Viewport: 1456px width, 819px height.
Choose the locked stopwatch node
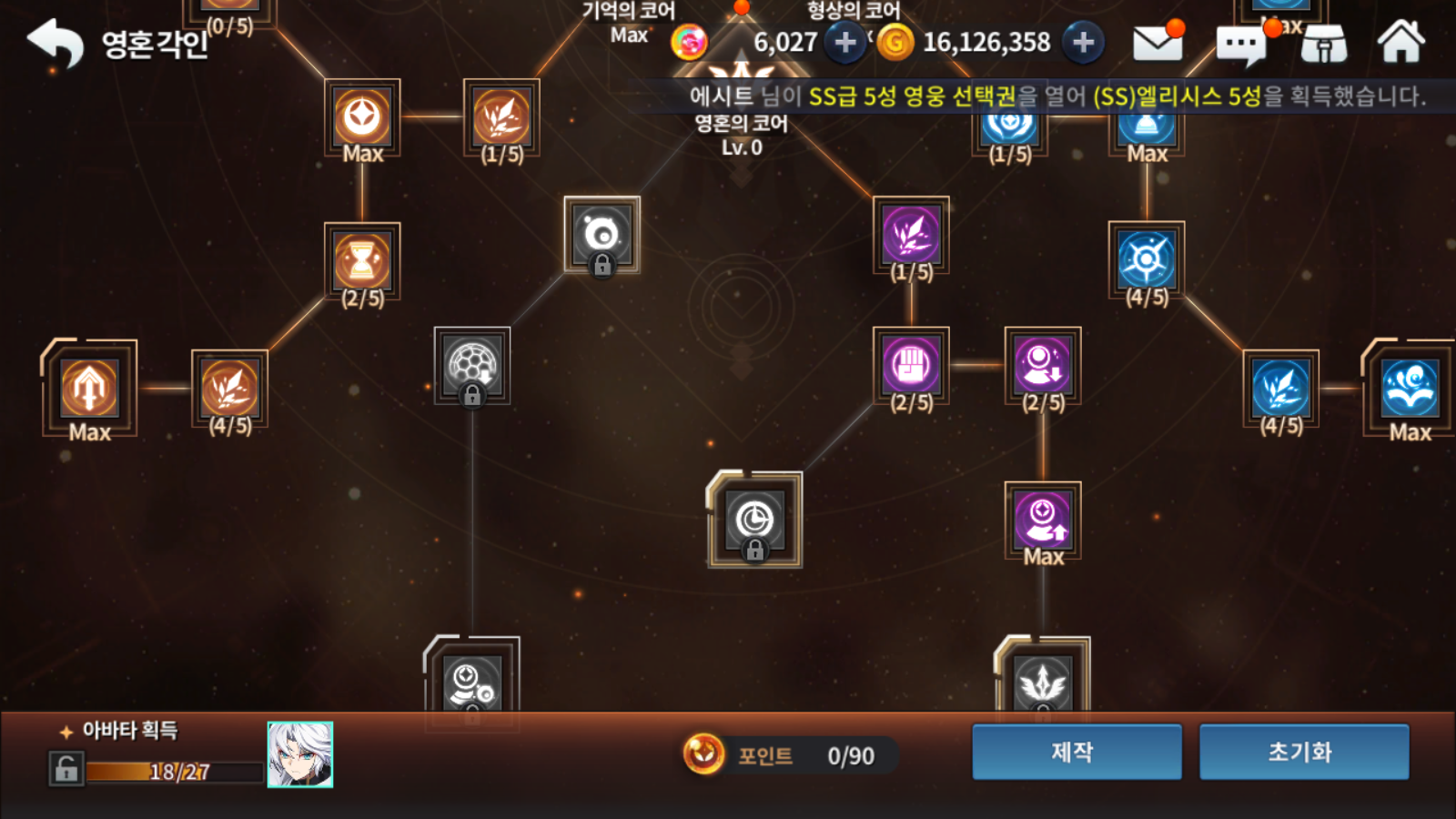[754, 521]
